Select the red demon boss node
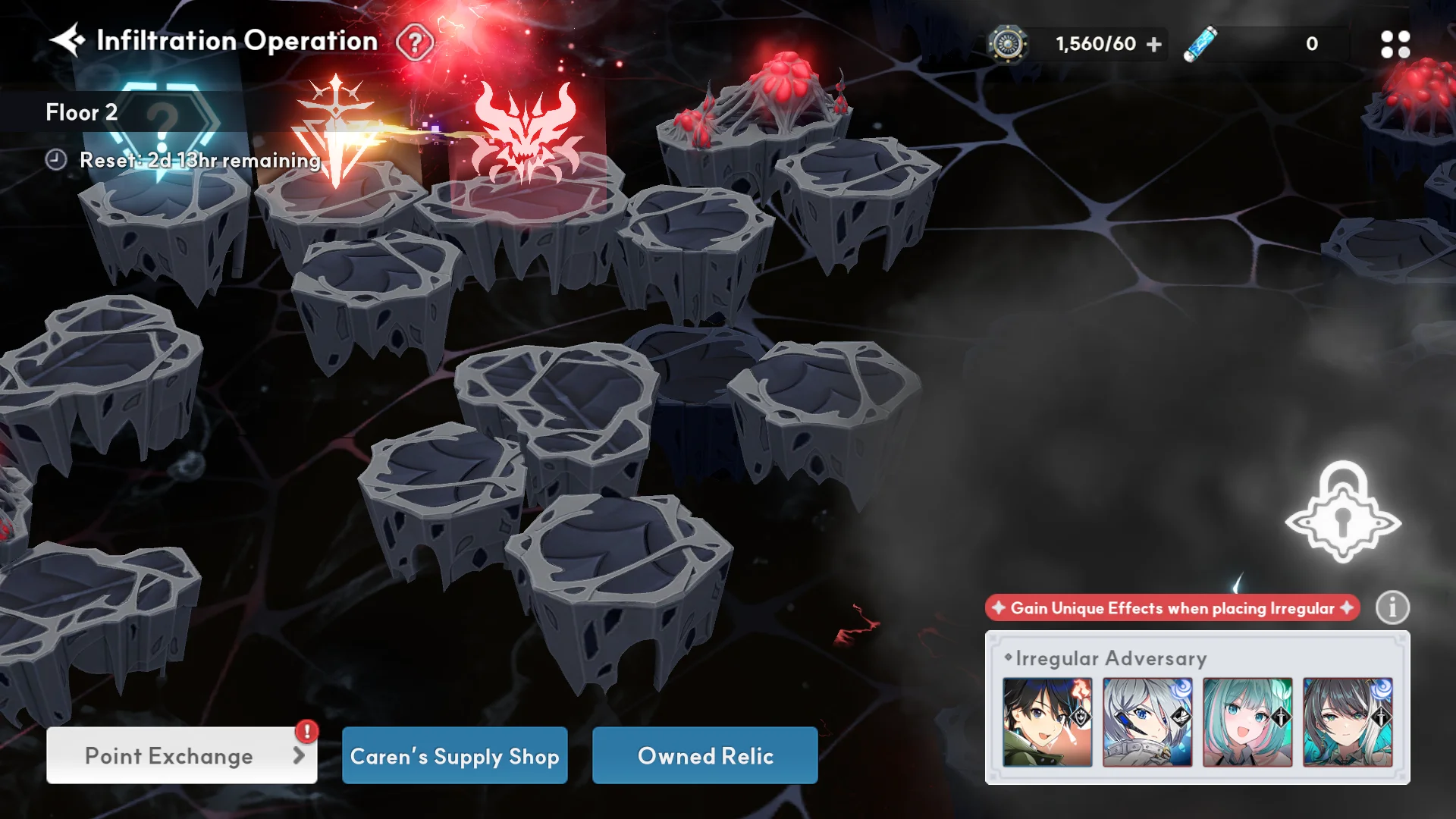 point(525,134)
